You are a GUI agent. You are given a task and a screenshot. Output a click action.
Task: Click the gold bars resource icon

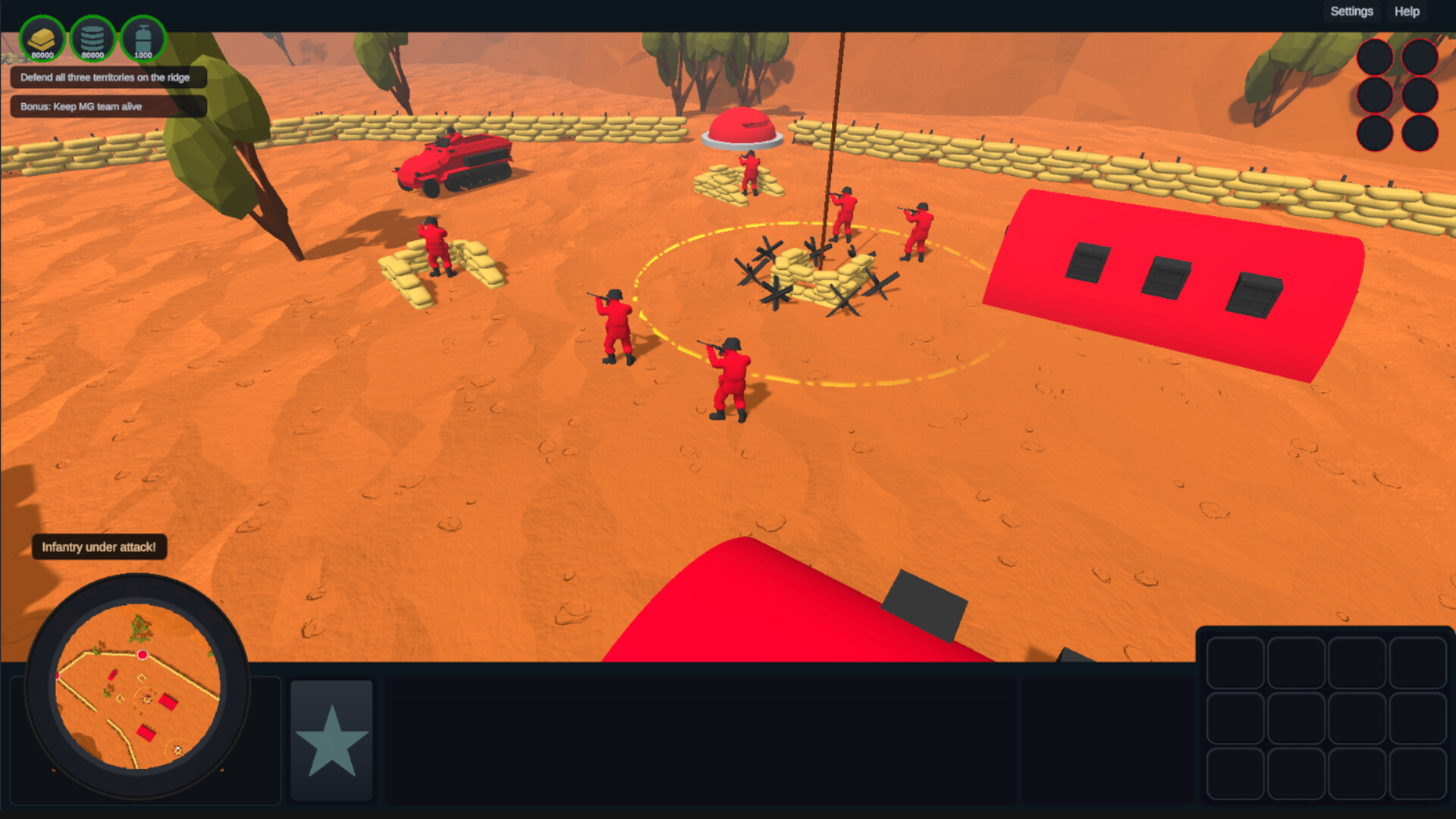42,39
